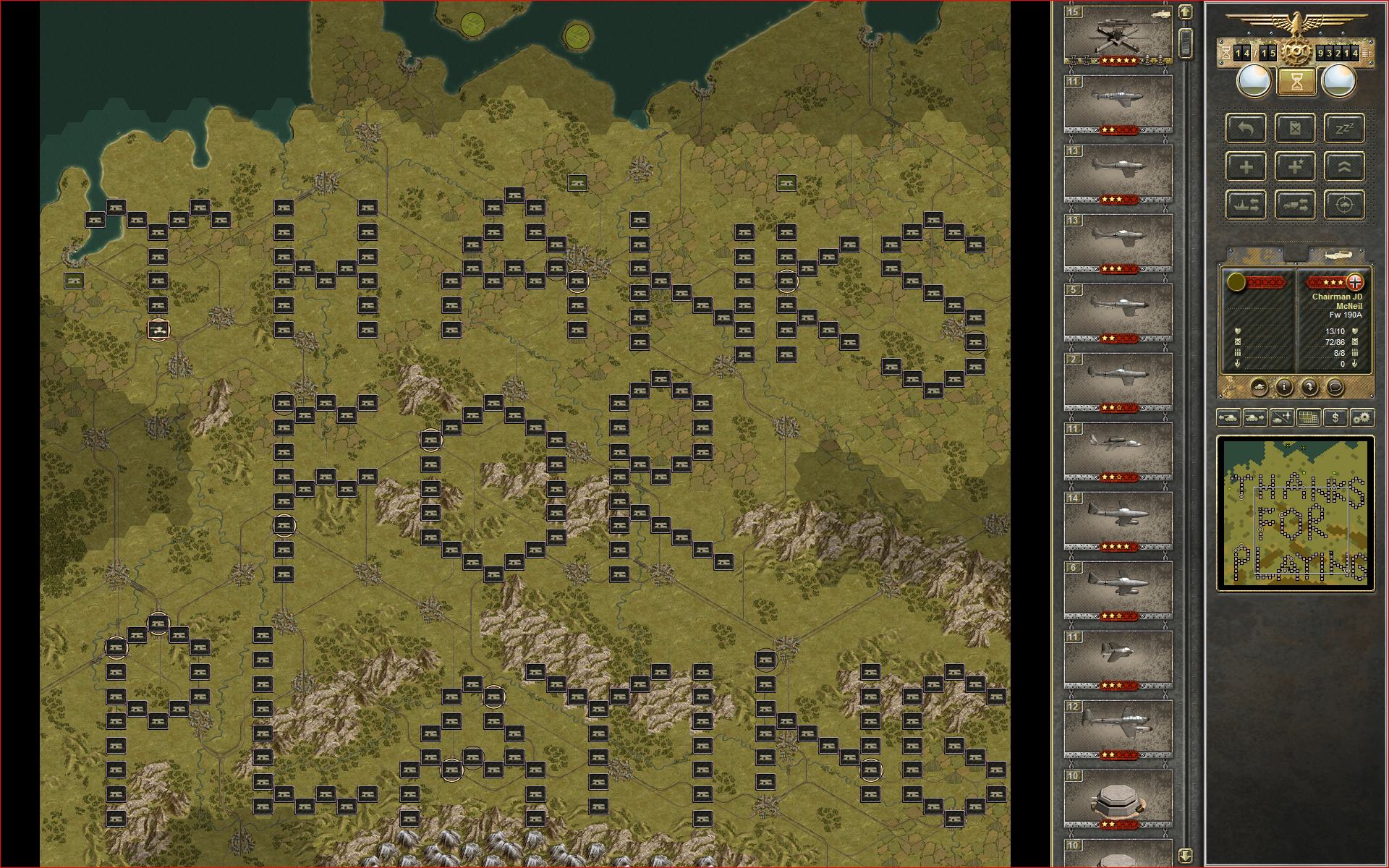Open the strategic map grid view
The width and height of the screenshot is (1389, 868).
click(x=1308, y=418)
